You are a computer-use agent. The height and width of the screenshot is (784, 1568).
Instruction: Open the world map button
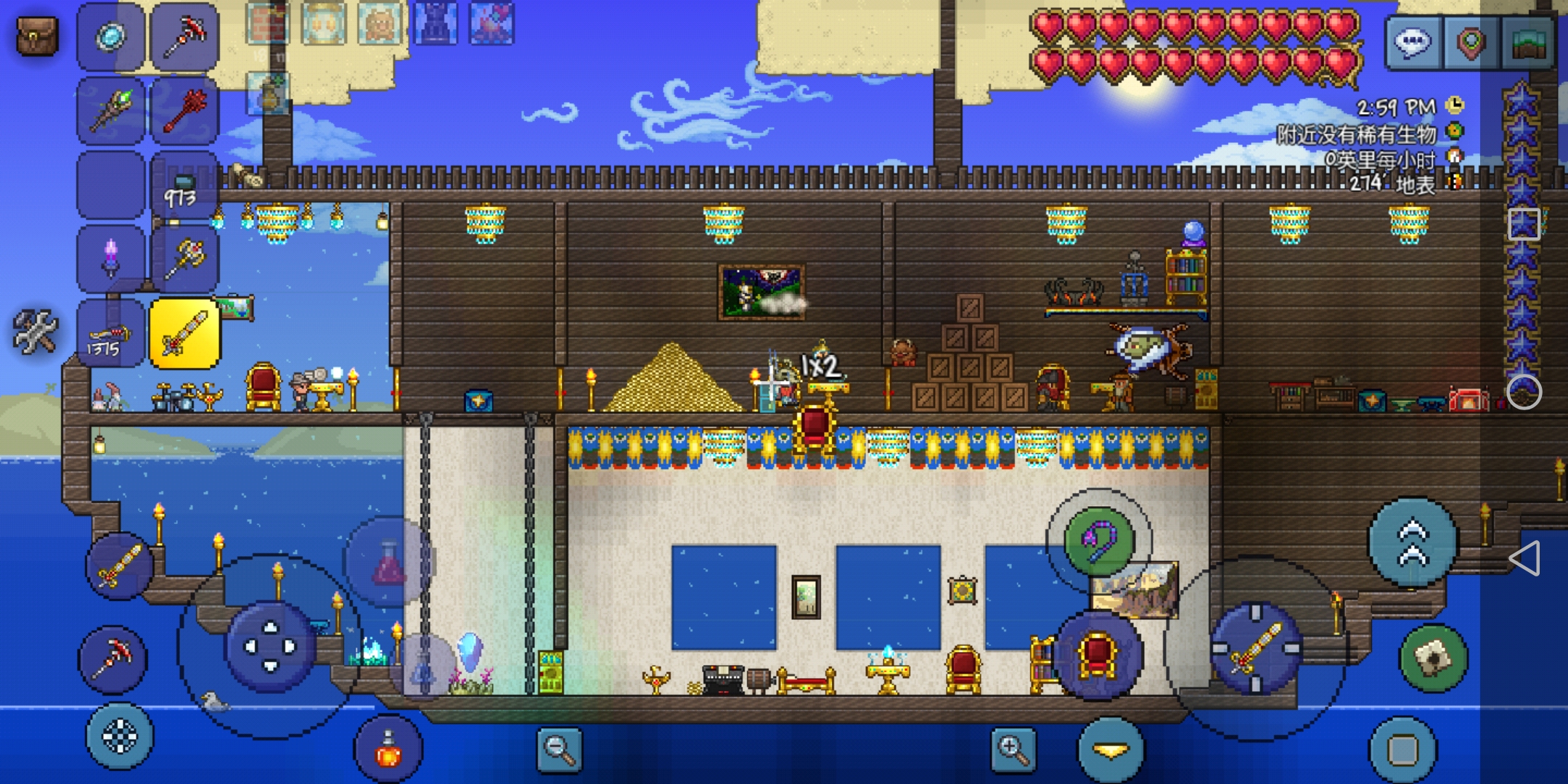point(1530,43)
